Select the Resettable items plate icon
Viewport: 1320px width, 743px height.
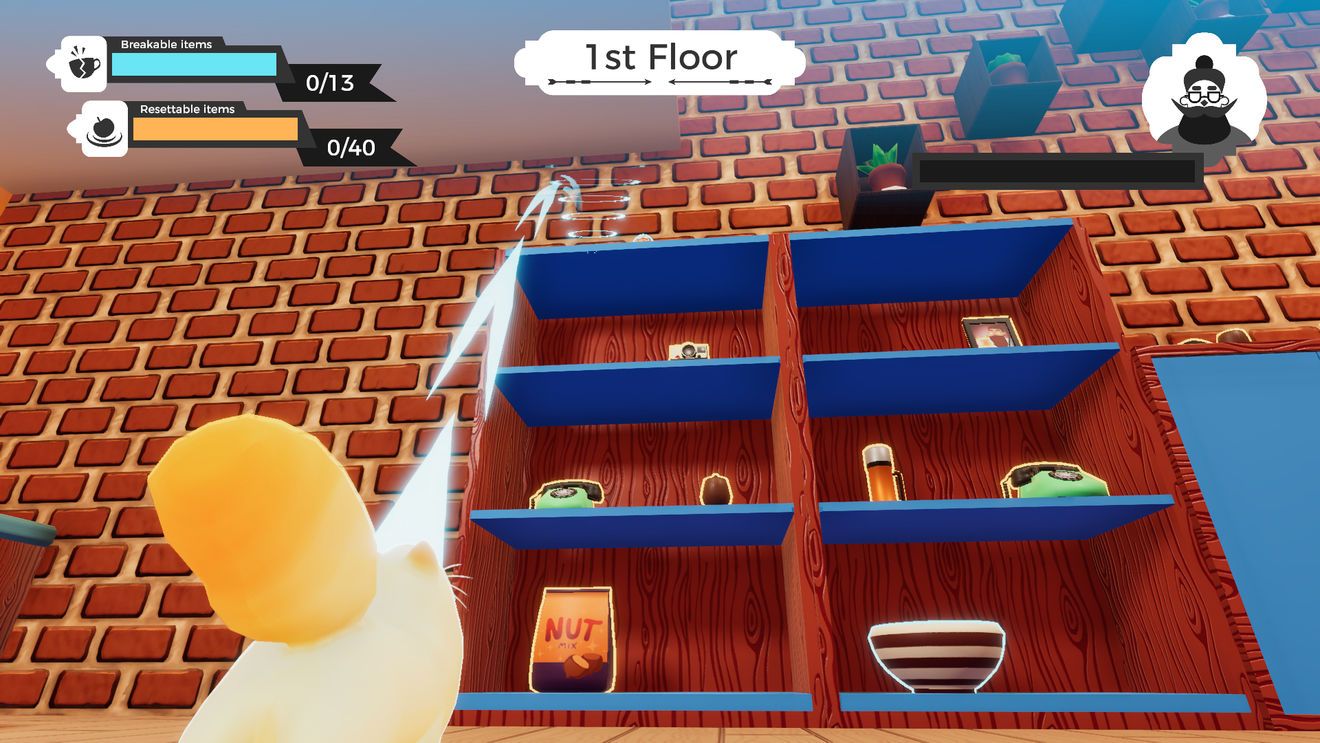tap(104, 129)
